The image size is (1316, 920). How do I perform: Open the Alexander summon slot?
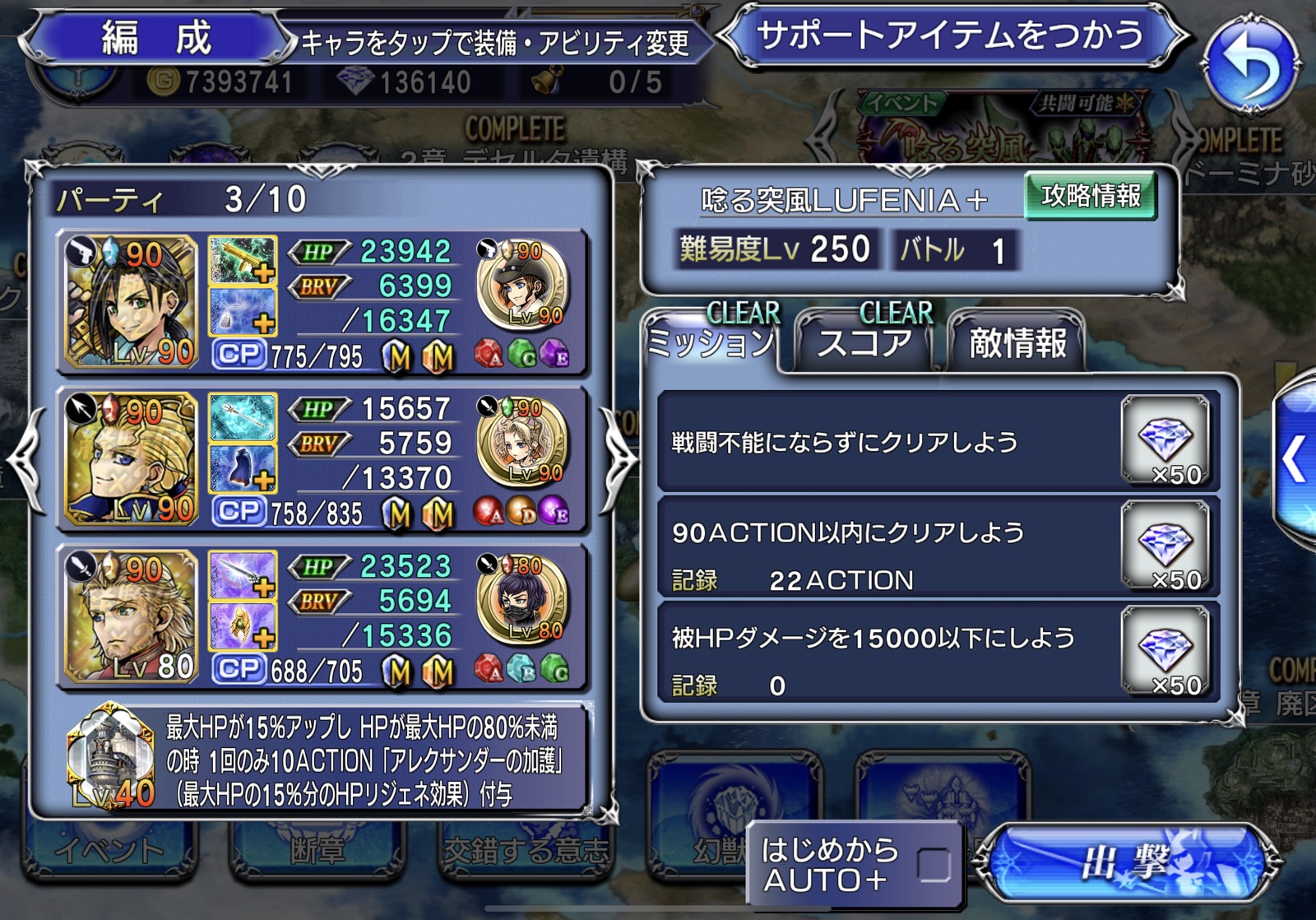[x=111, y=755]
